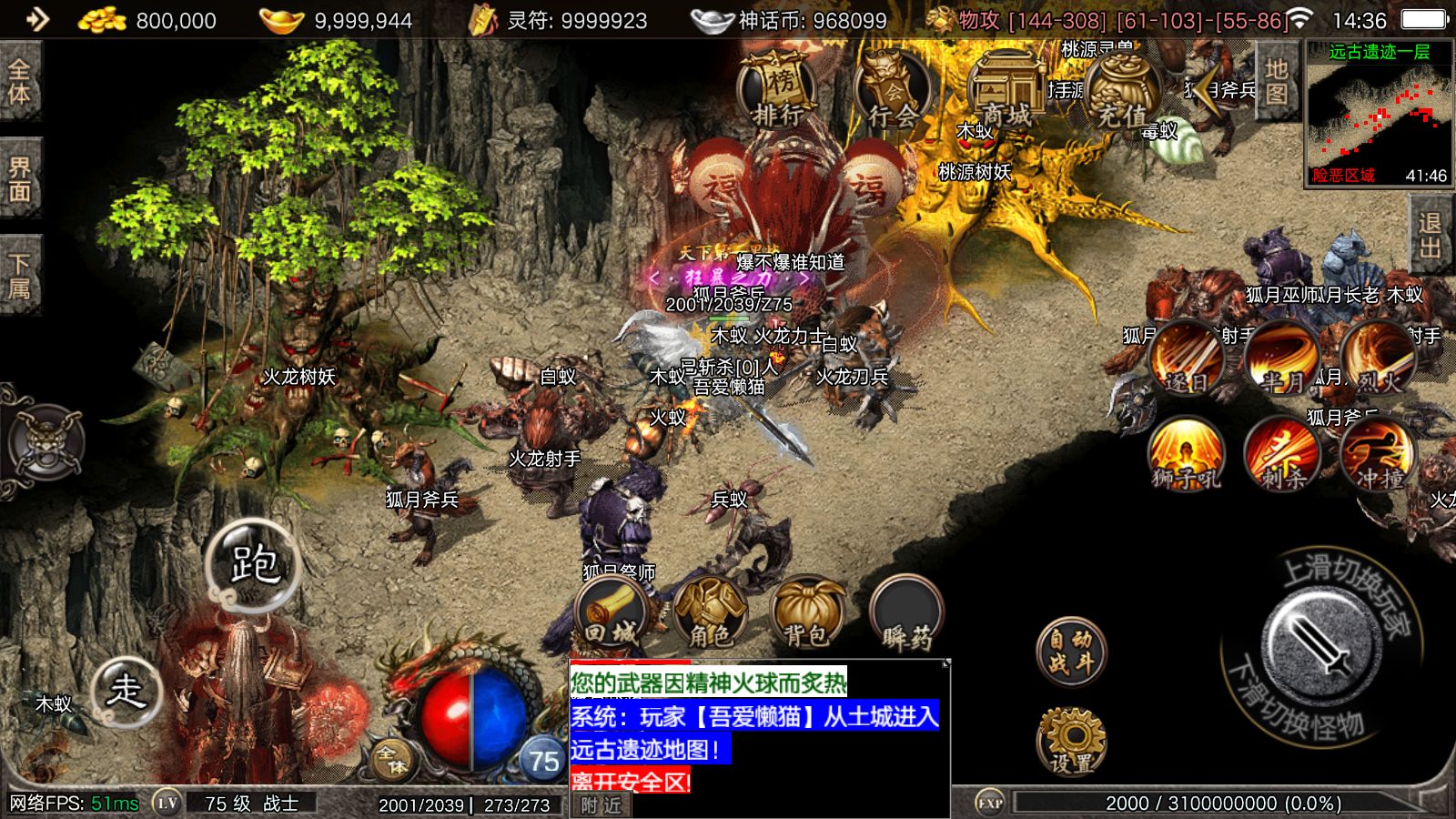Image resolution: width=1456 pixels, height=819 pixels.
Task: Open the 背包 backpack
Action: 807,613
